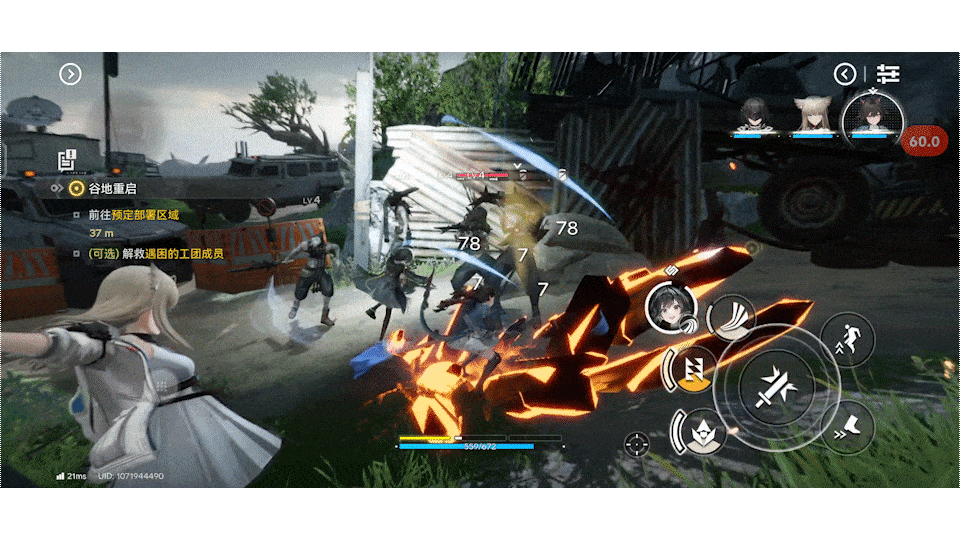
Task: Select the 谷地重启 quest tracker title
Action: coord(112,188)
